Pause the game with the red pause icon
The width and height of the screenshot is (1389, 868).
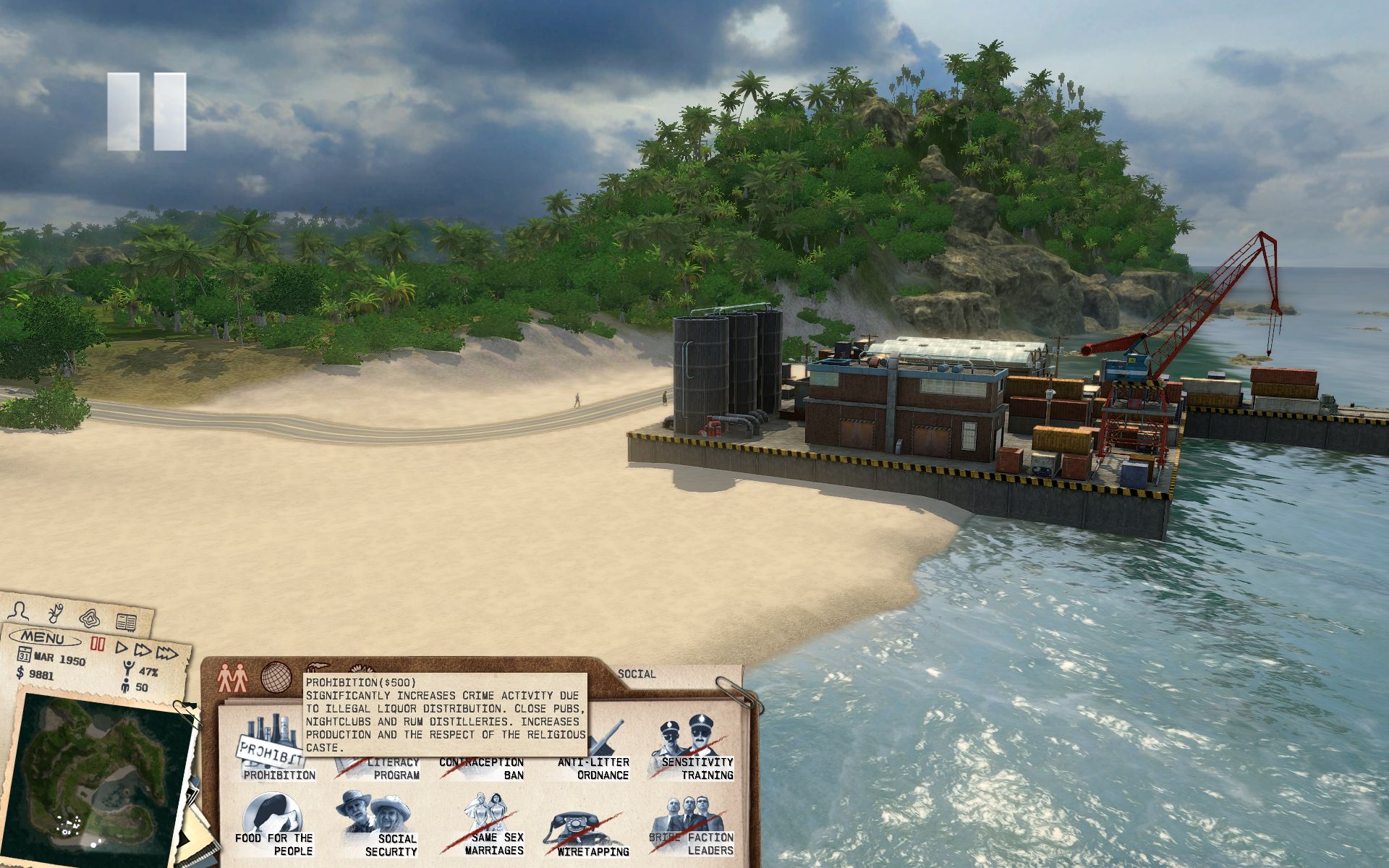pyautogui.click(x=98, y=644)
